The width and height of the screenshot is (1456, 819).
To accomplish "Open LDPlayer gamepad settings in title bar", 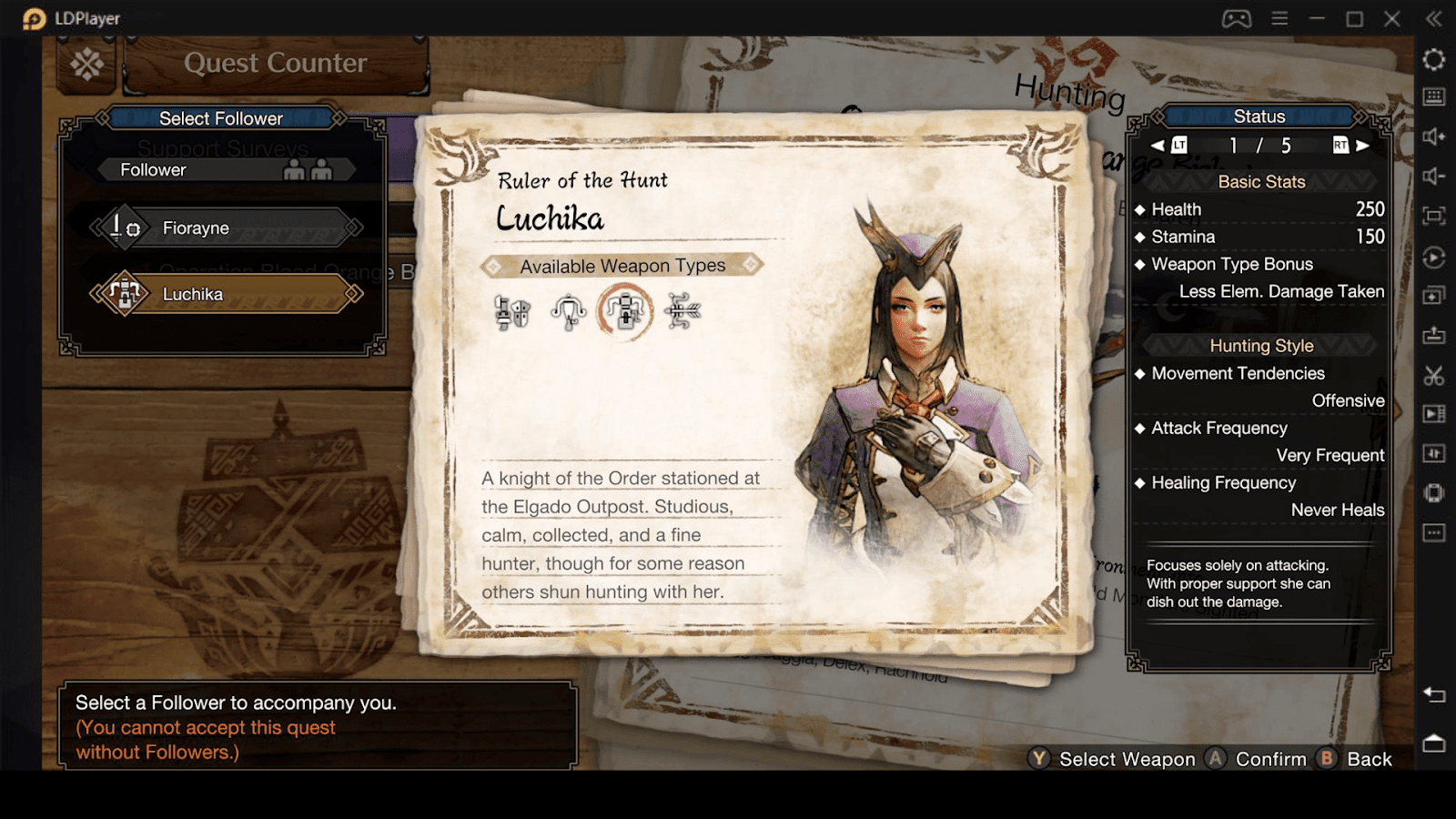I will click(x=1236, y=19).
